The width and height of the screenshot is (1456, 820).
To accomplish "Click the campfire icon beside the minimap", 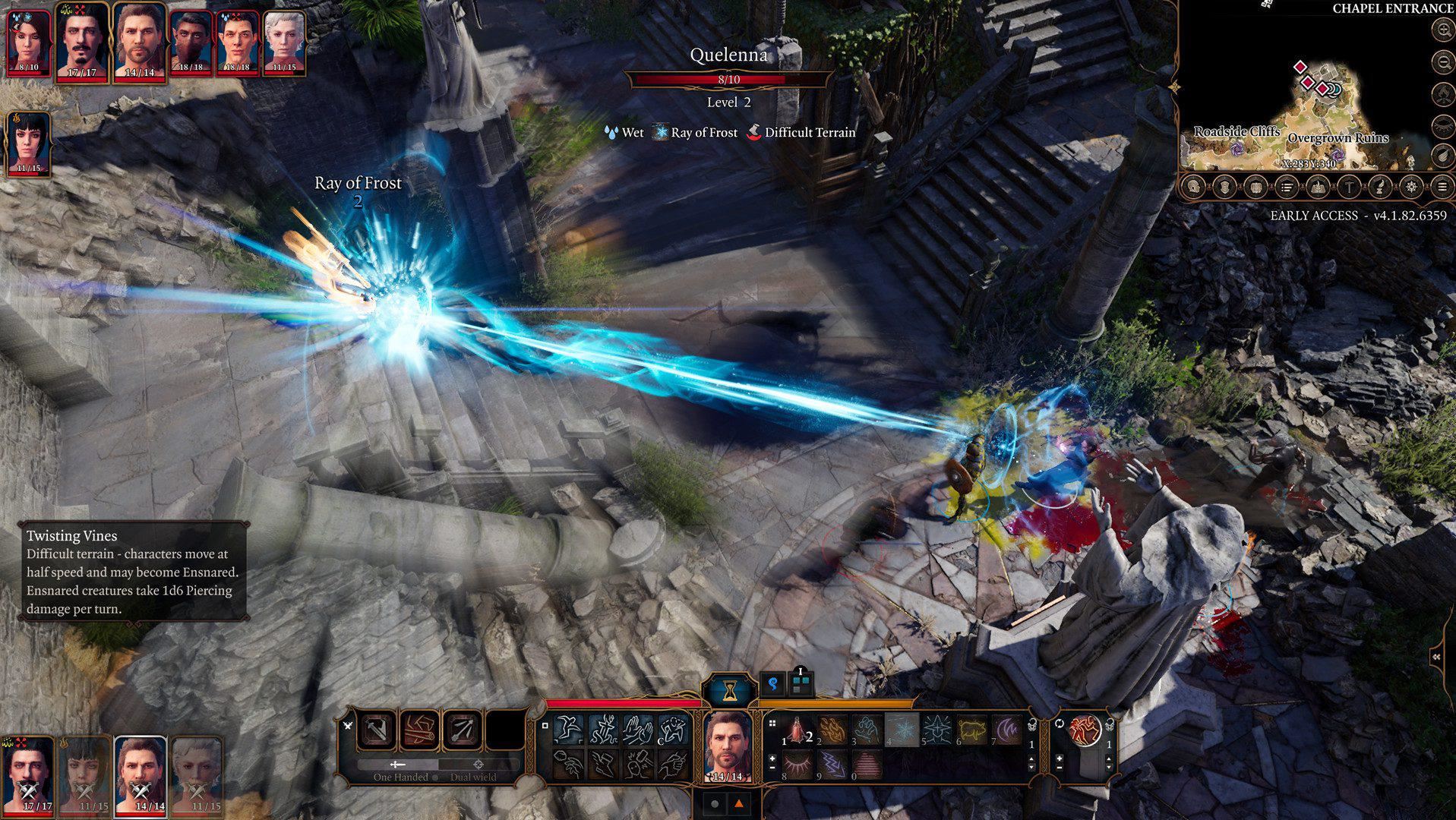I will point(1441,94).
